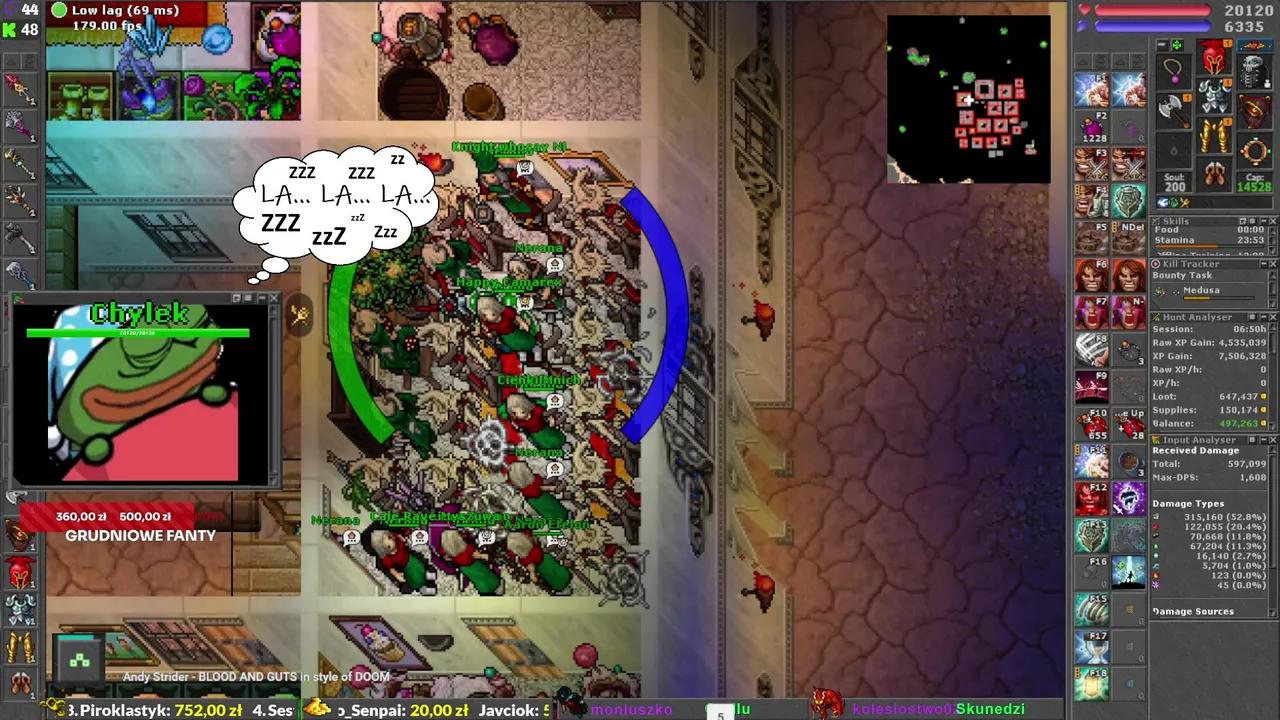
Task: Click the orange Stamina progress bar
Action: pyautogui.click(x=1185, y=246)
